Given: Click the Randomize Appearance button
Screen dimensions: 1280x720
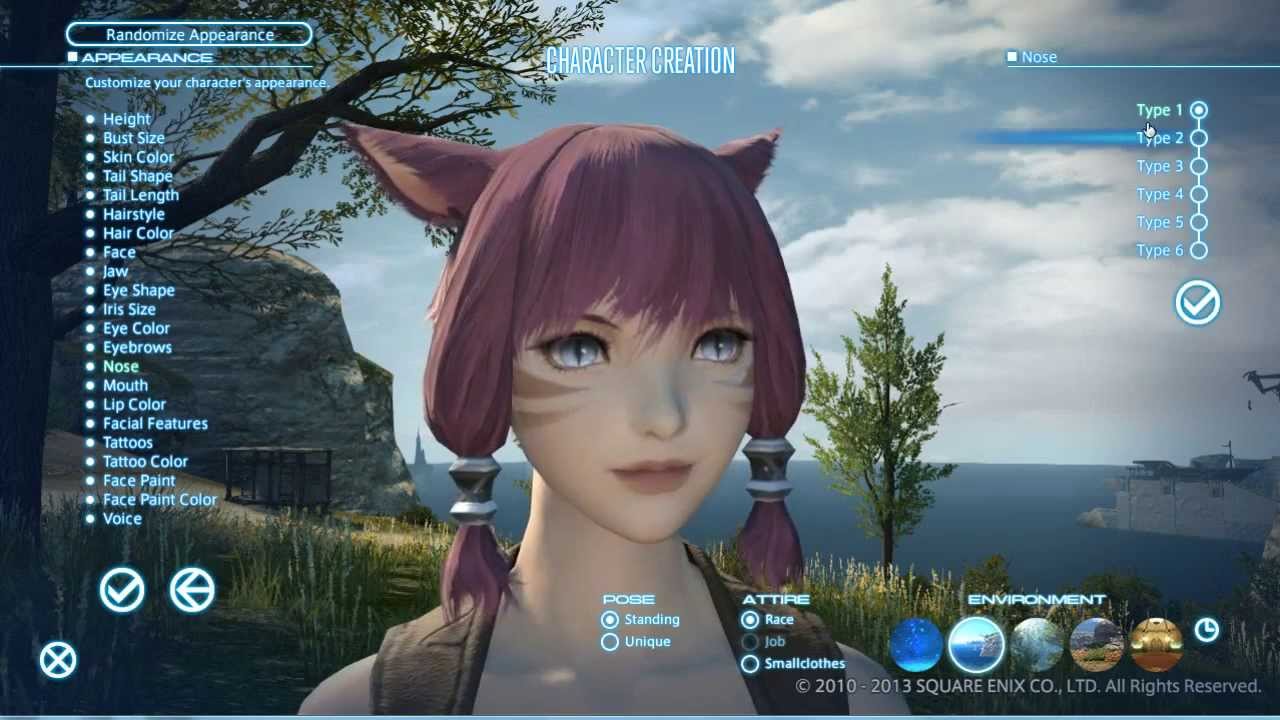Looking at the screenshot, I should tap(189, 35).
